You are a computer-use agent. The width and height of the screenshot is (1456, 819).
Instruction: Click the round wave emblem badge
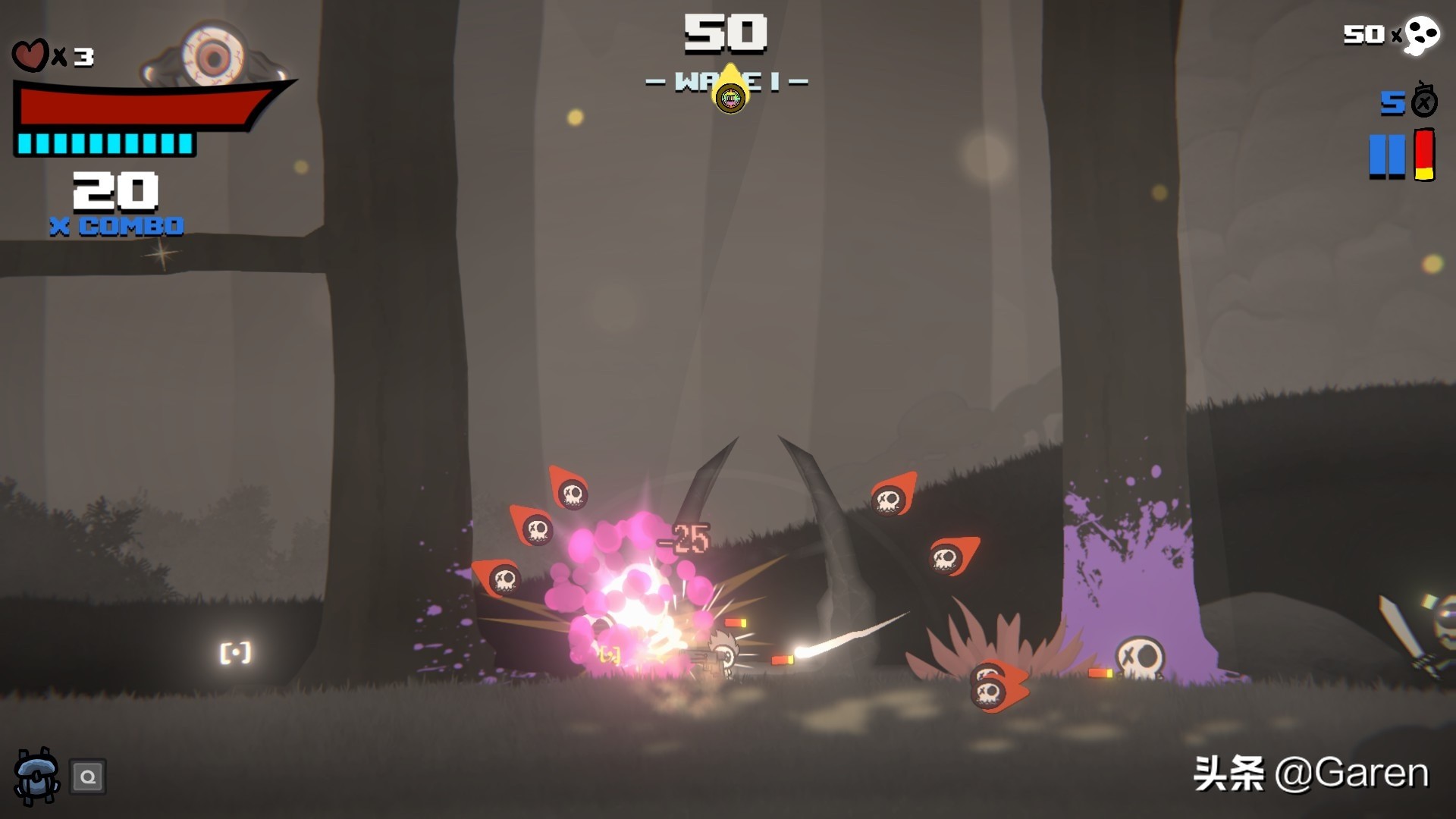[x=730, y=98]
